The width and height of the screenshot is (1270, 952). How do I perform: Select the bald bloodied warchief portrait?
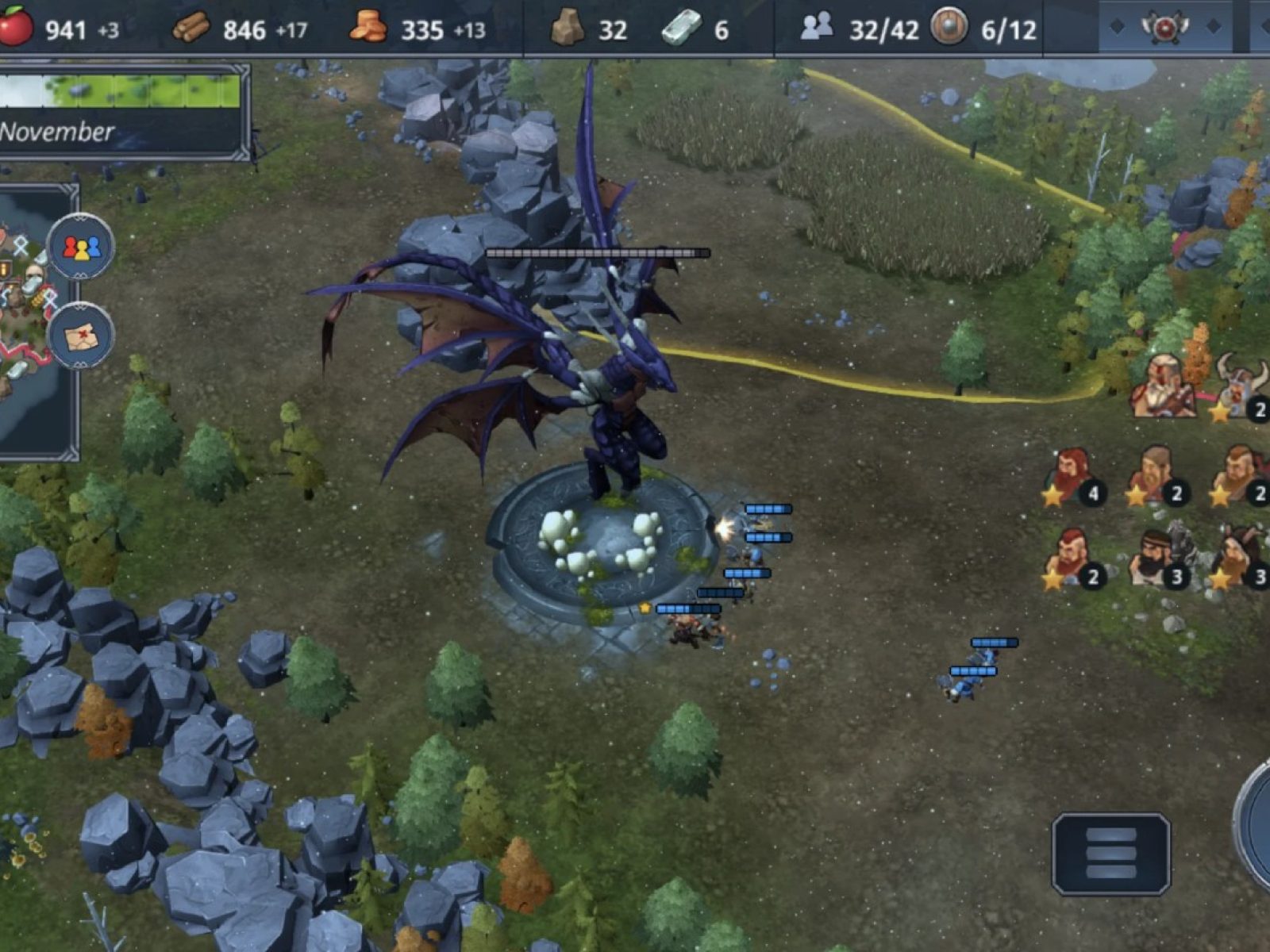[1164, 386]
